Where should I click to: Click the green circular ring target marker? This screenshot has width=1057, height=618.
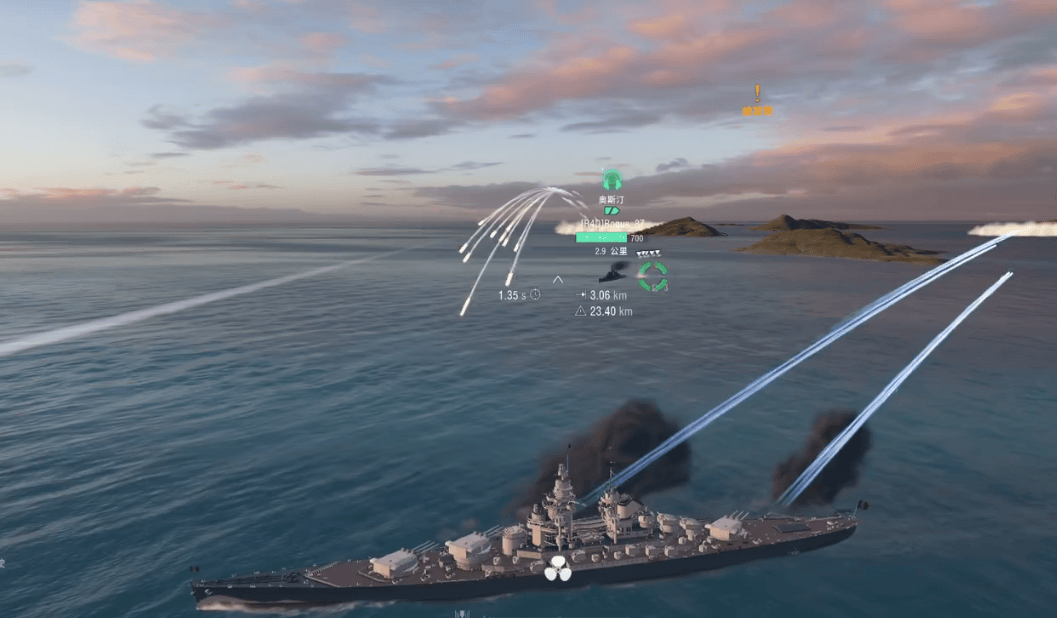[x=653, y=276]
